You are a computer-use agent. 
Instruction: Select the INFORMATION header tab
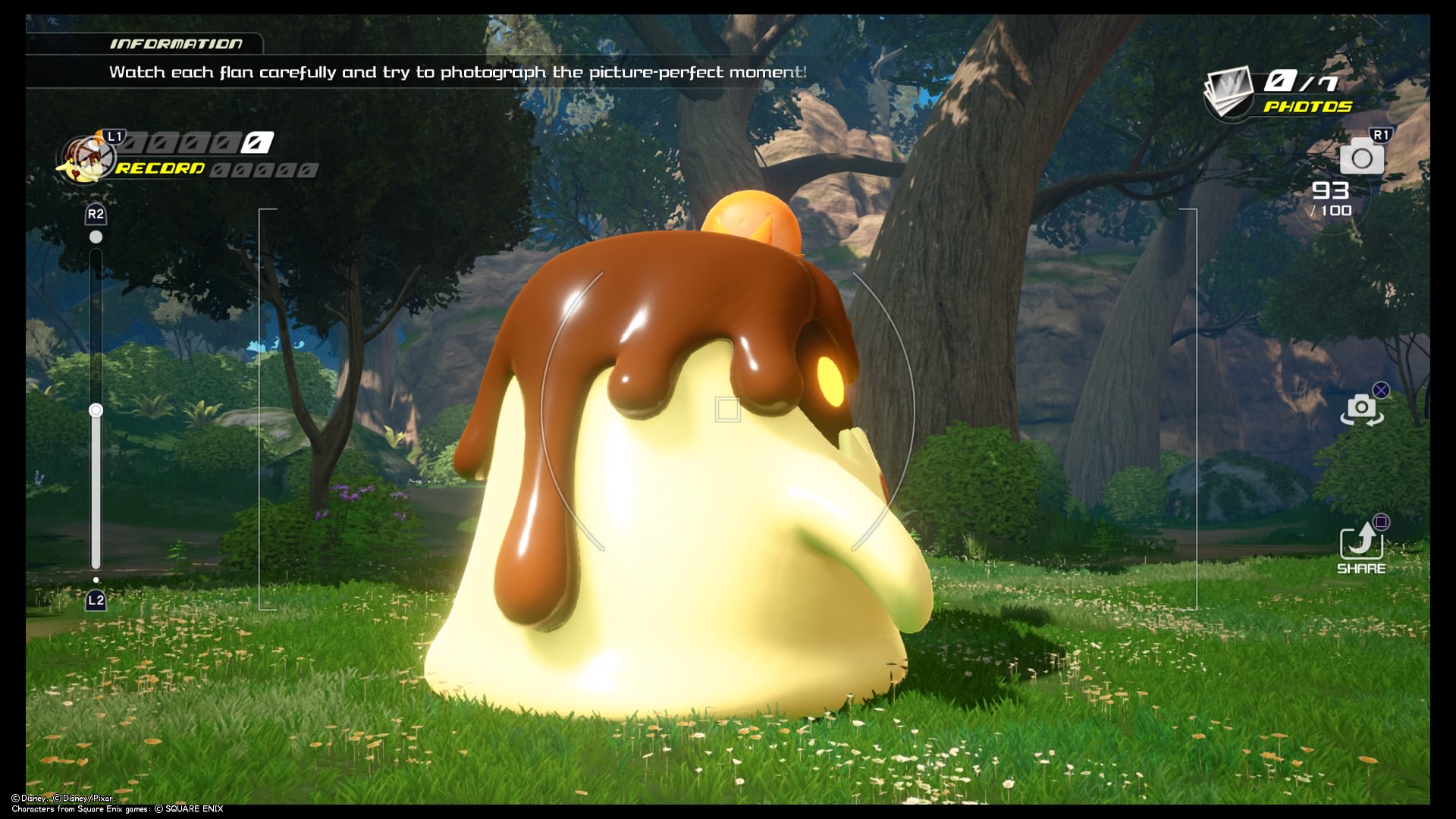point(176,44)
